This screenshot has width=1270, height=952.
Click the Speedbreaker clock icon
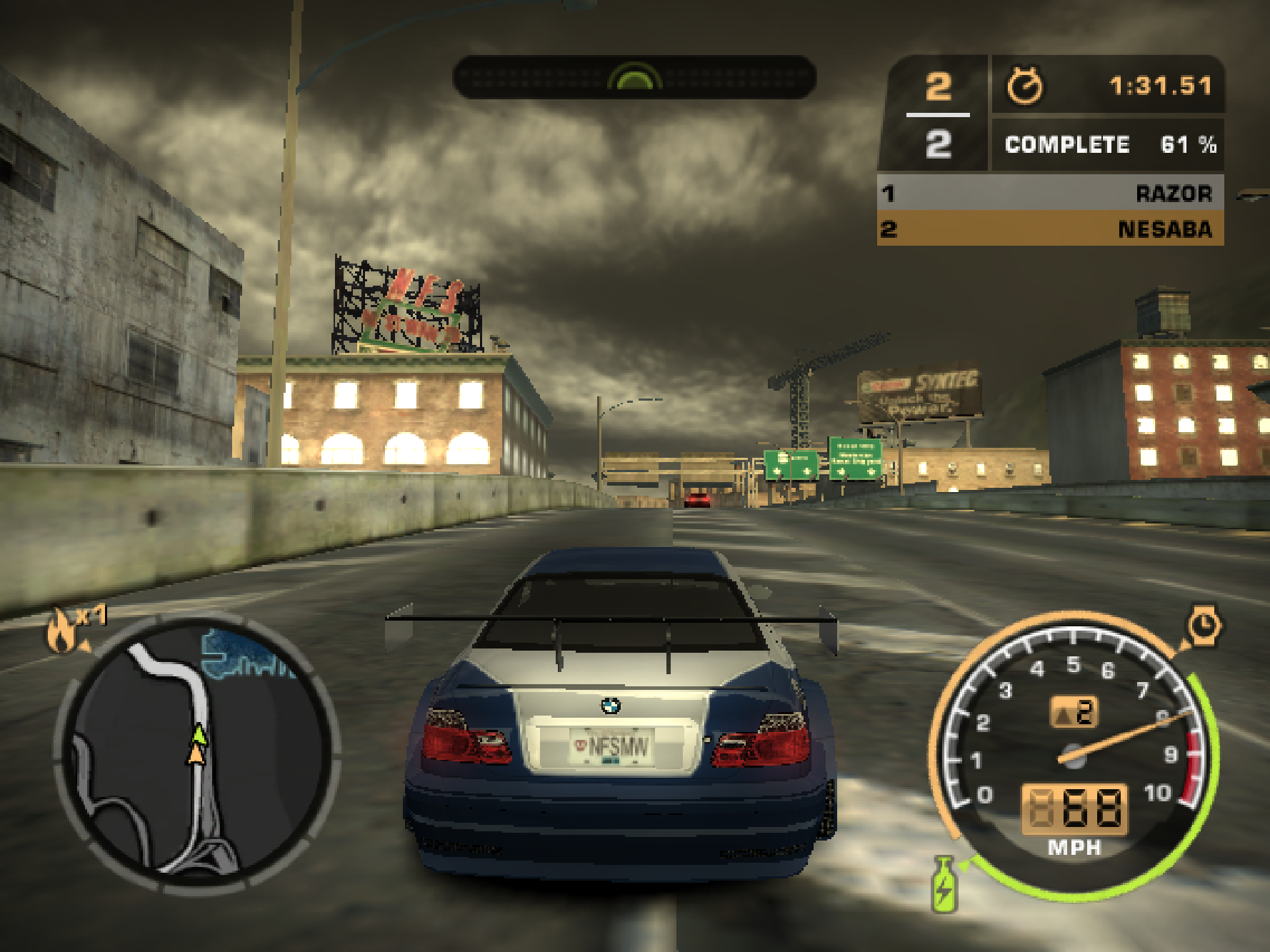coord(1204,626)
